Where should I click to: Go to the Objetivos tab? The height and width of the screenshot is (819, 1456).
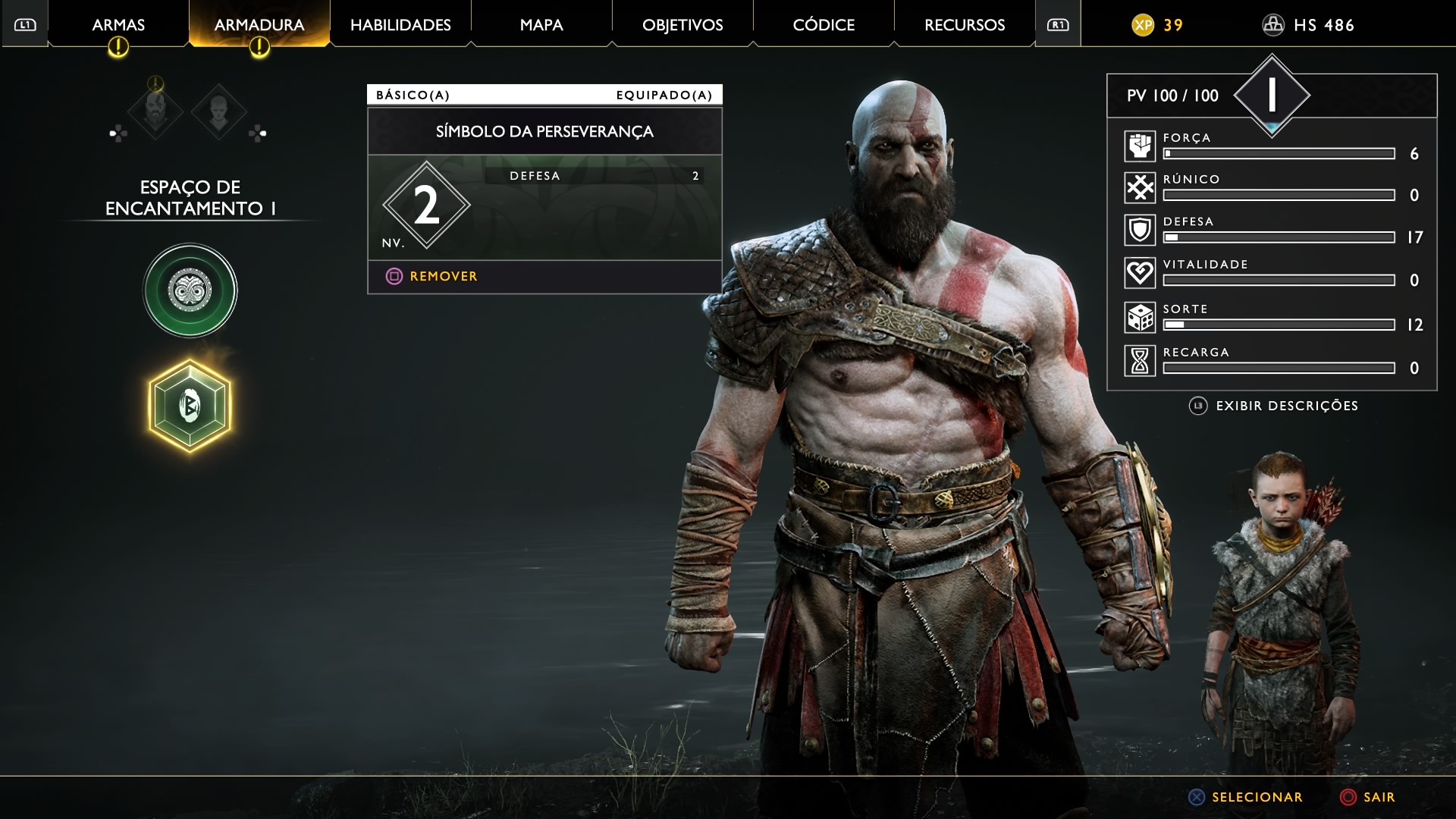[682, 25]
